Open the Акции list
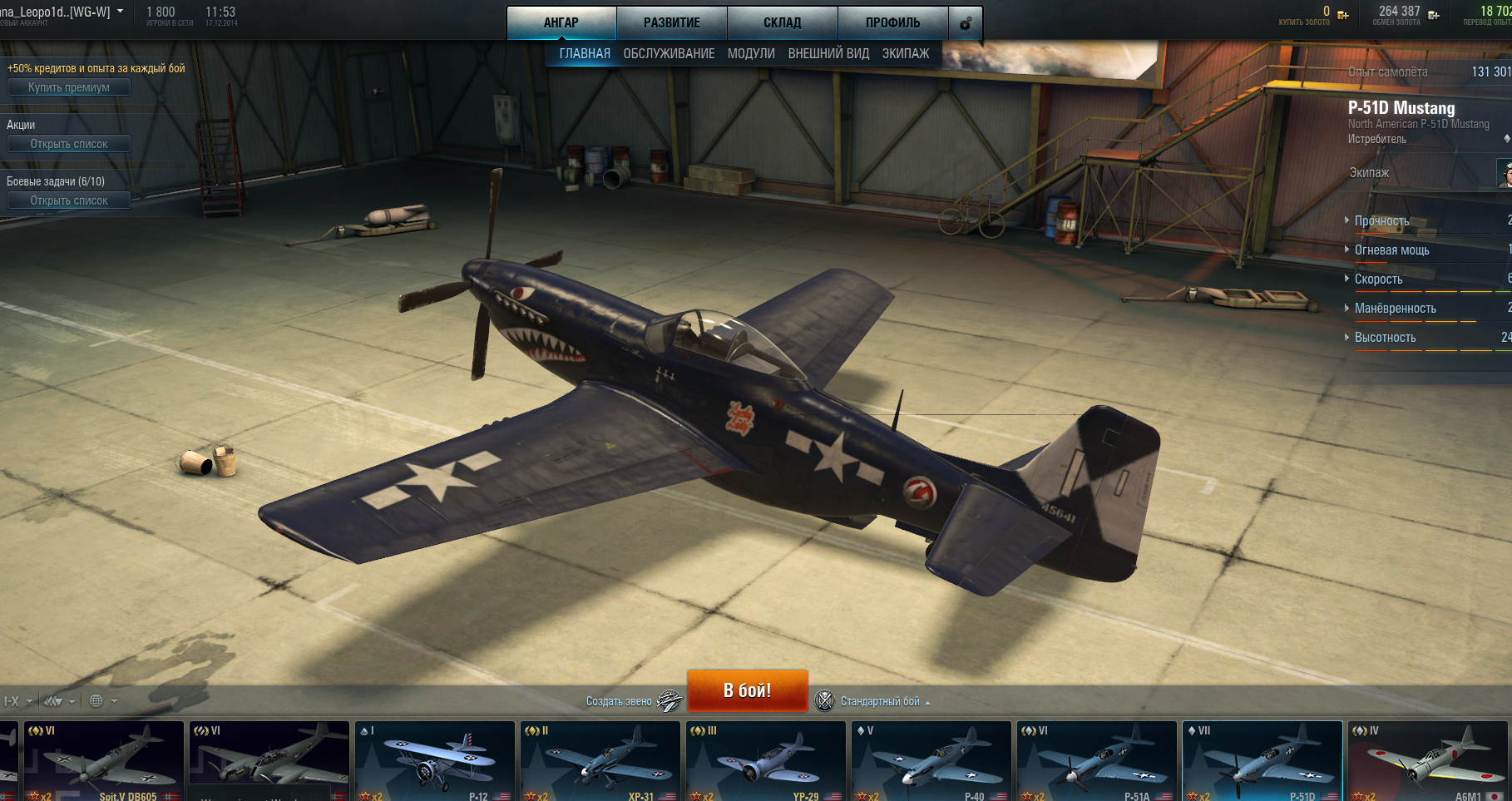The width and height of the screenshot is (1512, 801). [x=69, y=144]
